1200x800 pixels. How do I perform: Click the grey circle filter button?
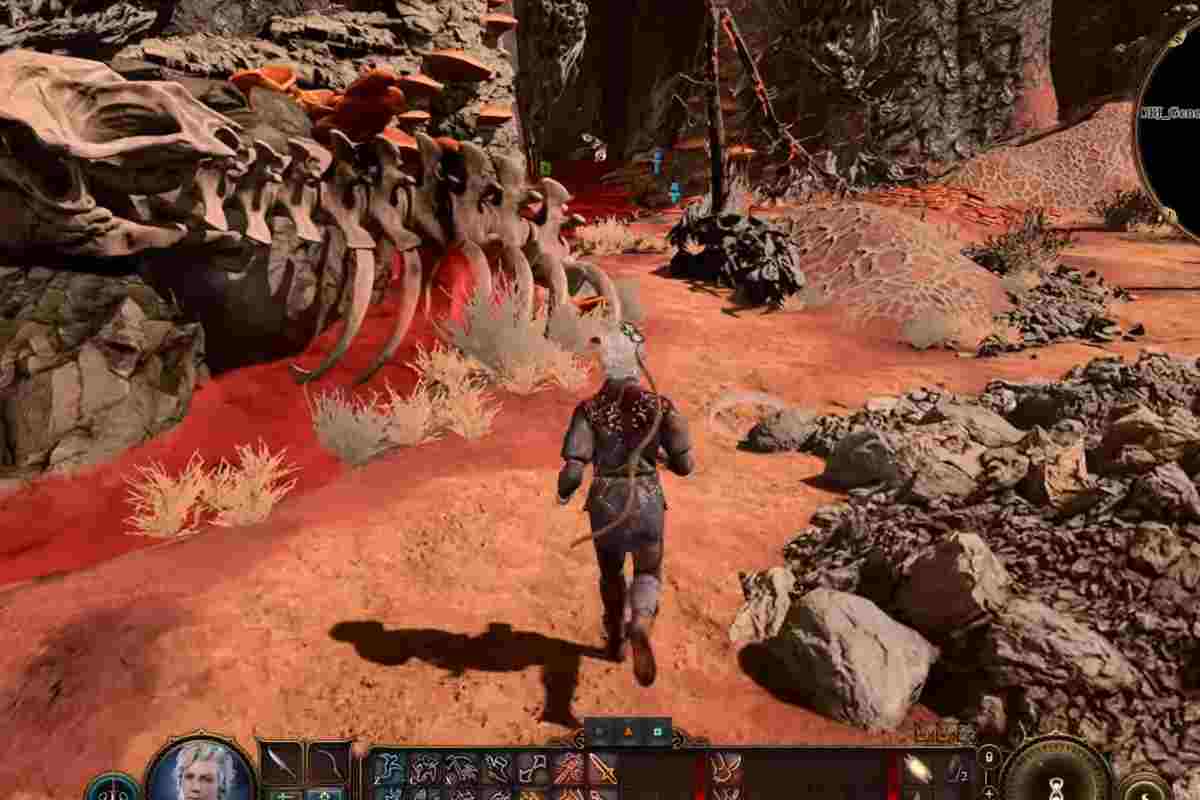[x=600, y=732]
